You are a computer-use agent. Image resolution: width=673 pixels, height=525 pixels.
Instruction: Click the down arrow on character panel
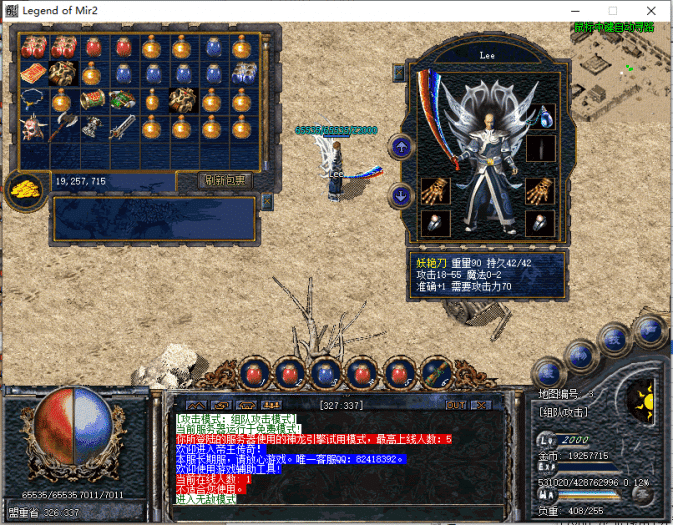[401, 195]
